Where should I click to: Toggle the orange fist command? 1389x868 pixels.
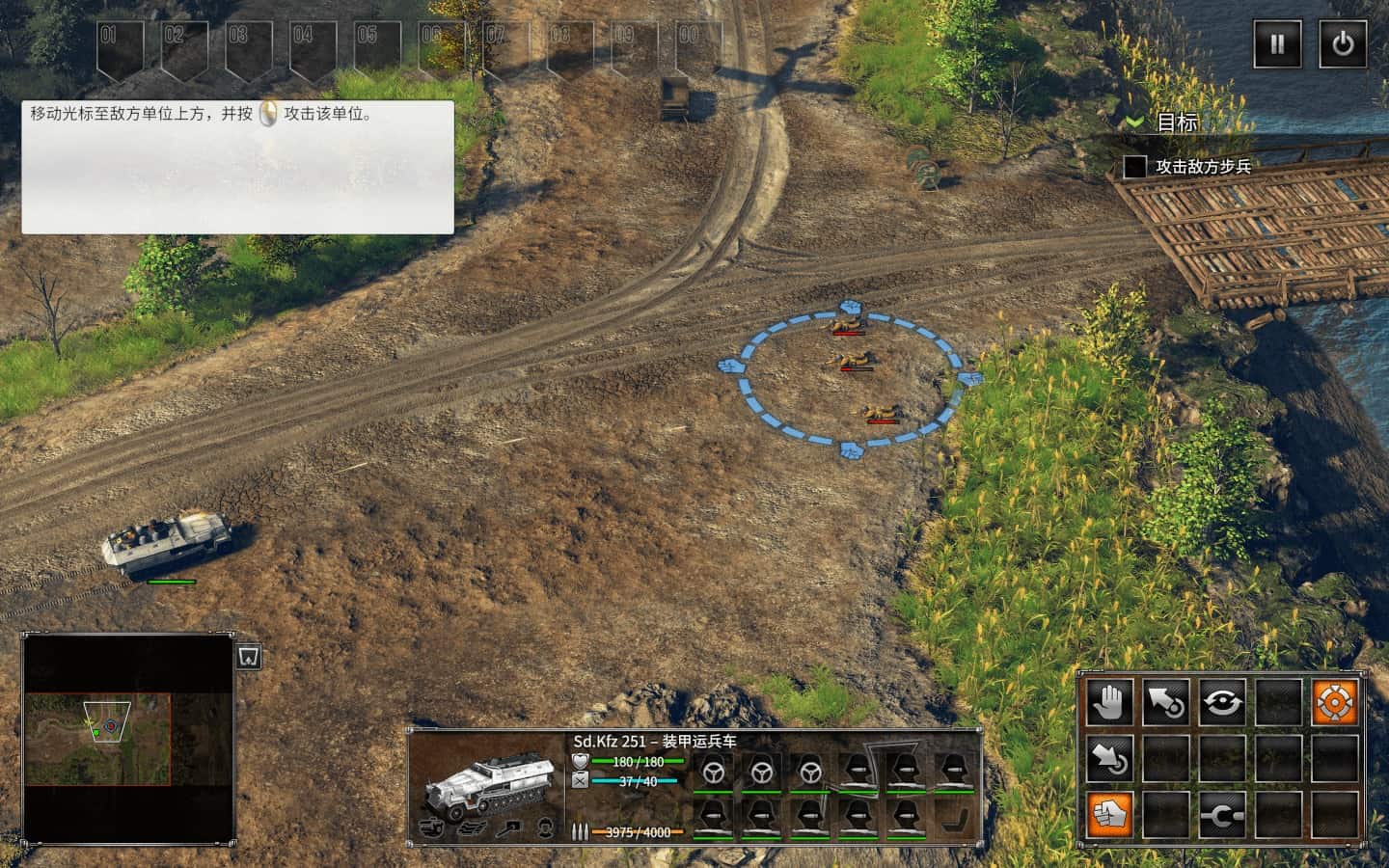click(x=1110, y=815)
